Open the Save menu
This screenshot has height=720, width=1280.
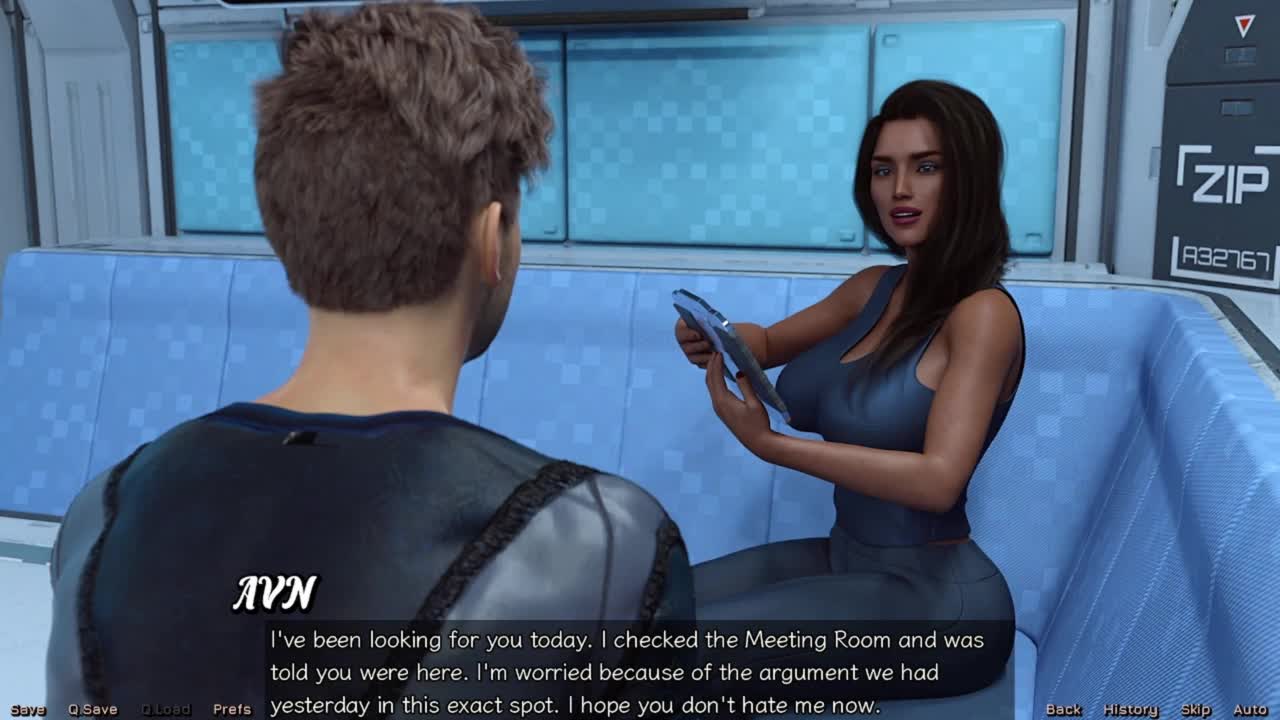[28, 709]
